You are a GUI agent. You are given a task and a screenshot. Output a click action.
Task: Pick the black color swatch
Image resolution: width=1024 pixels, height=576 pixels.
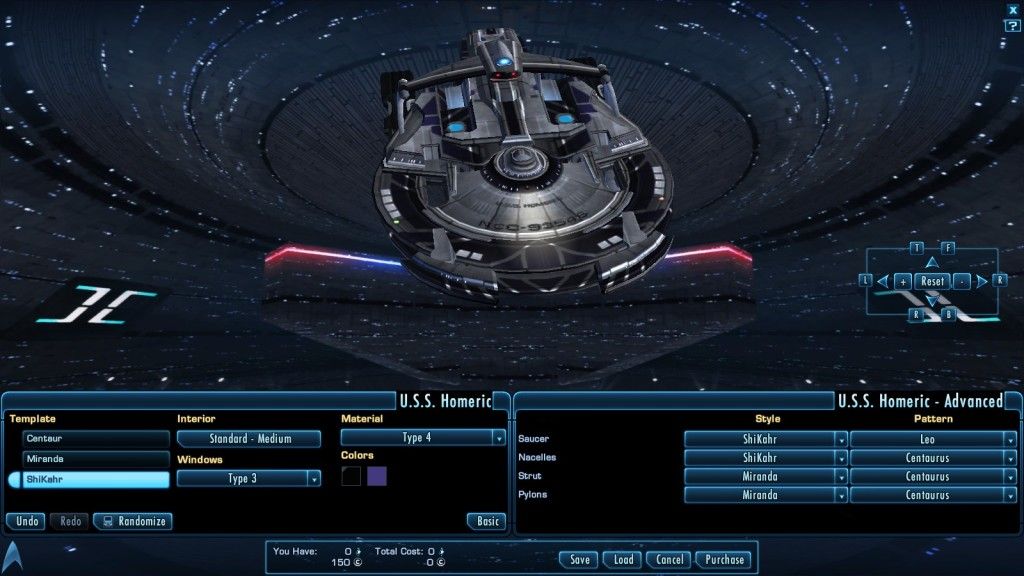351,476
